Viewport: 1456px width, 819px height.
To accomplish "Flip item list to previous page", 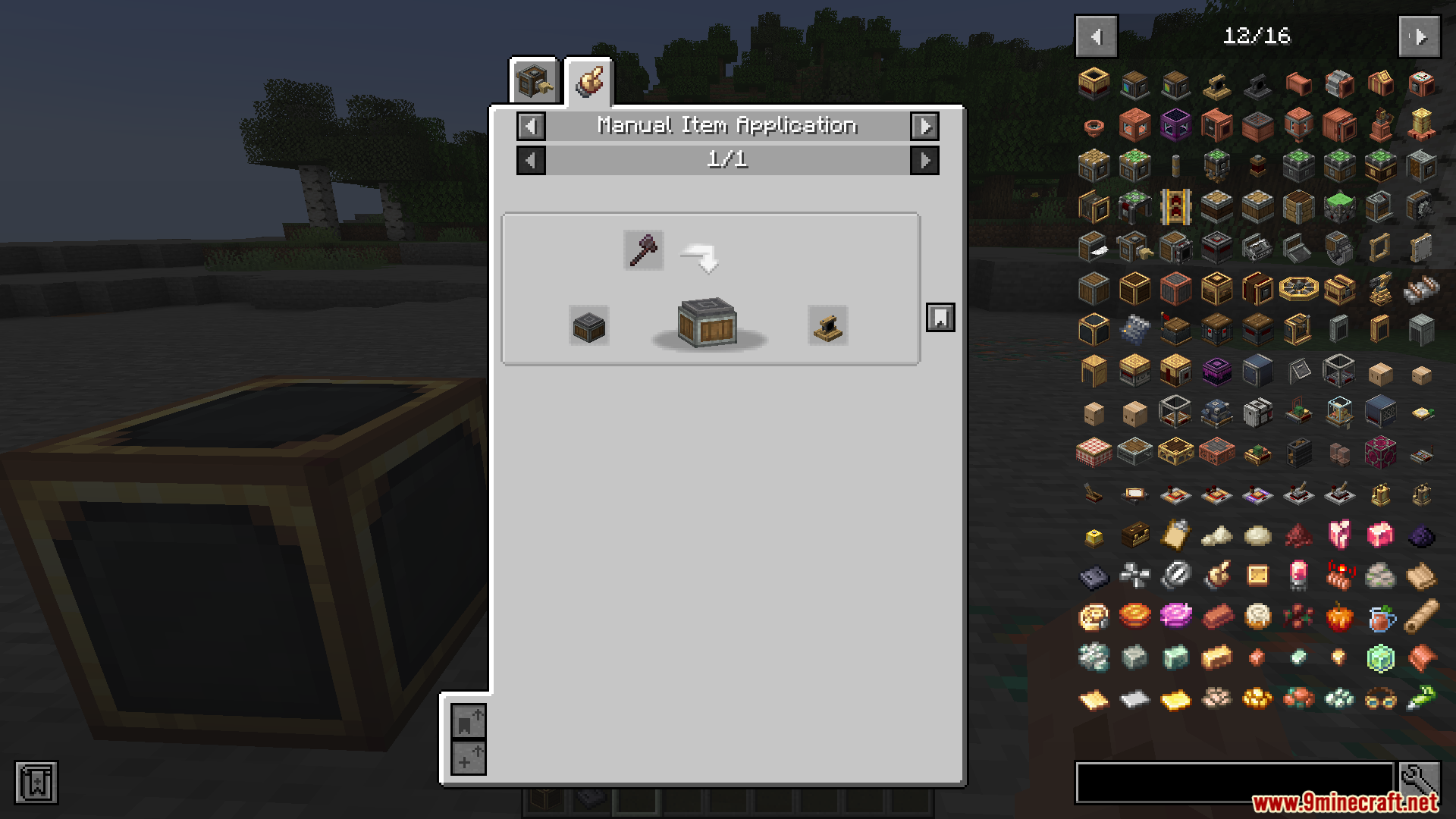I will coord(1096,36).
